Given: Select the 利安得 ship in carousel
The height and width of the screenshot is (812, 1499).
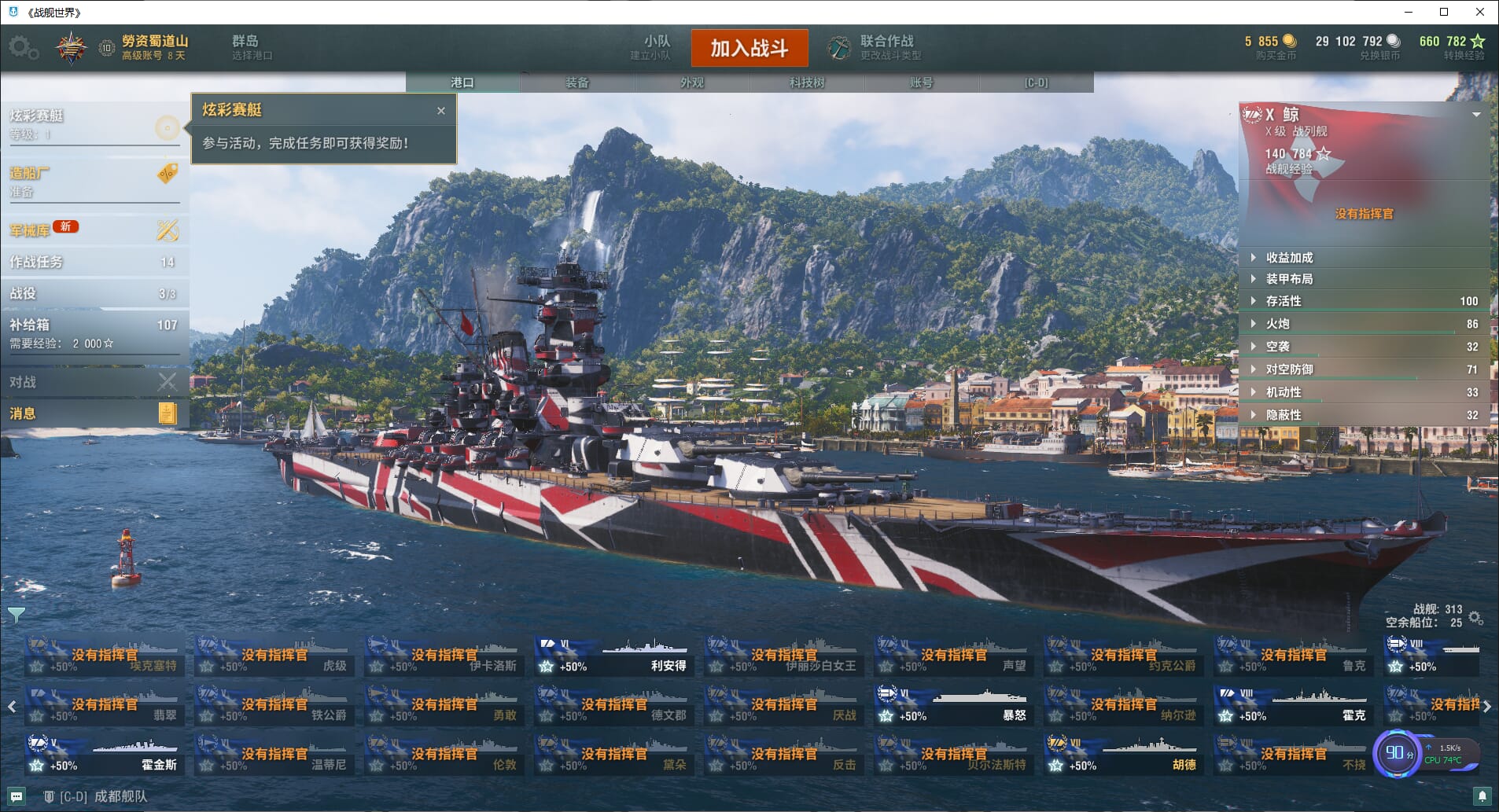Looking at the screenshot, I should 613,657.
